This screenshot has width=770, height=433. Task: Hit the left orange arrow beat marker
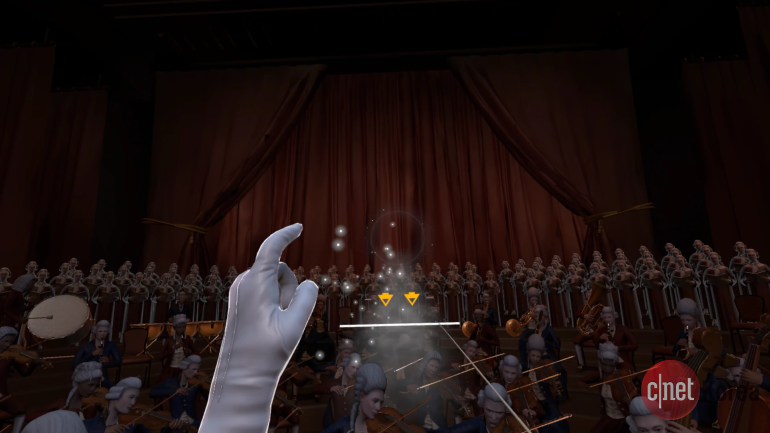(x=385, y=298)
